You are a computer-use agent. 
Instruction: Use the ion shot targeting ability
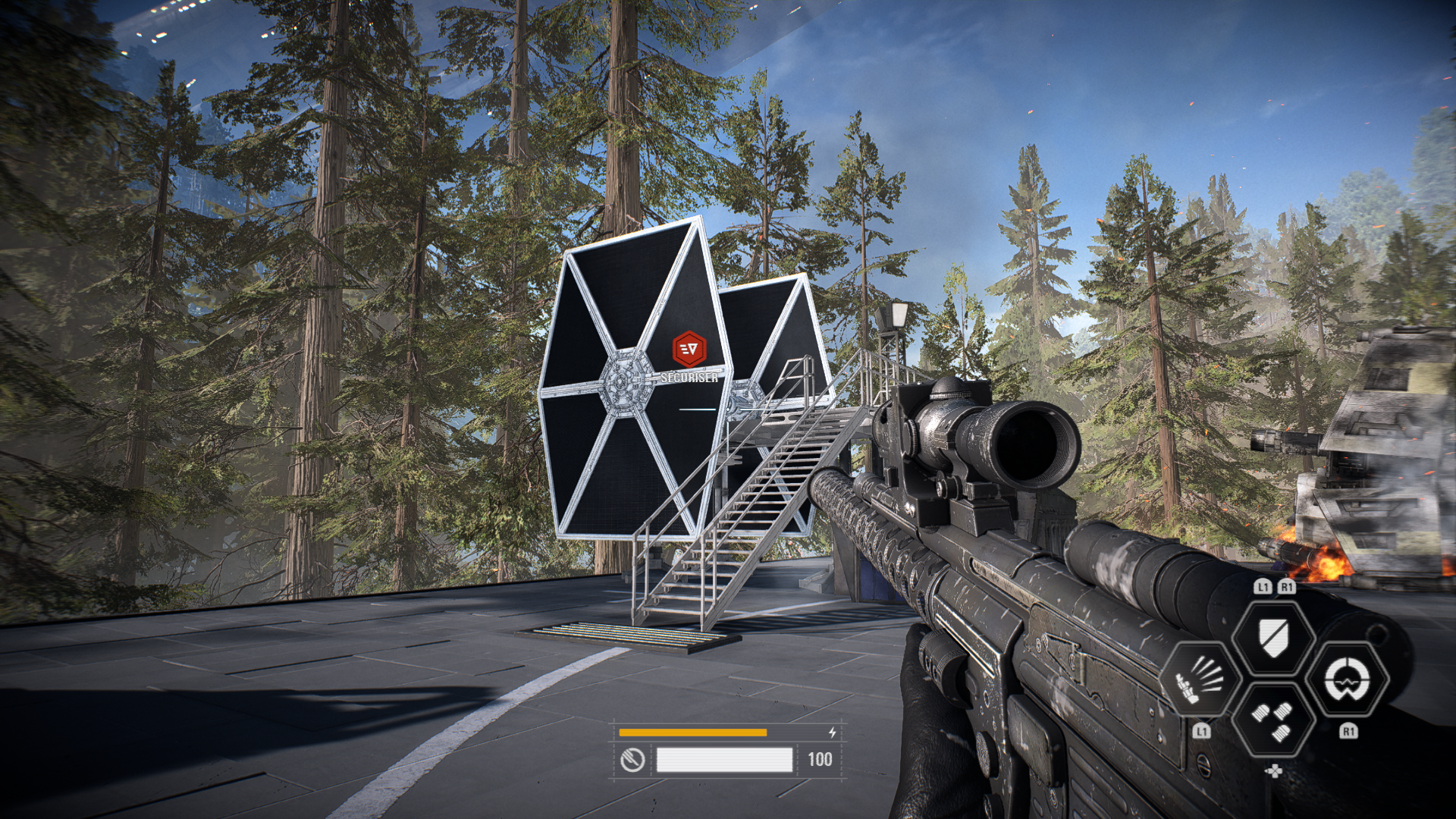point(1348,679)
